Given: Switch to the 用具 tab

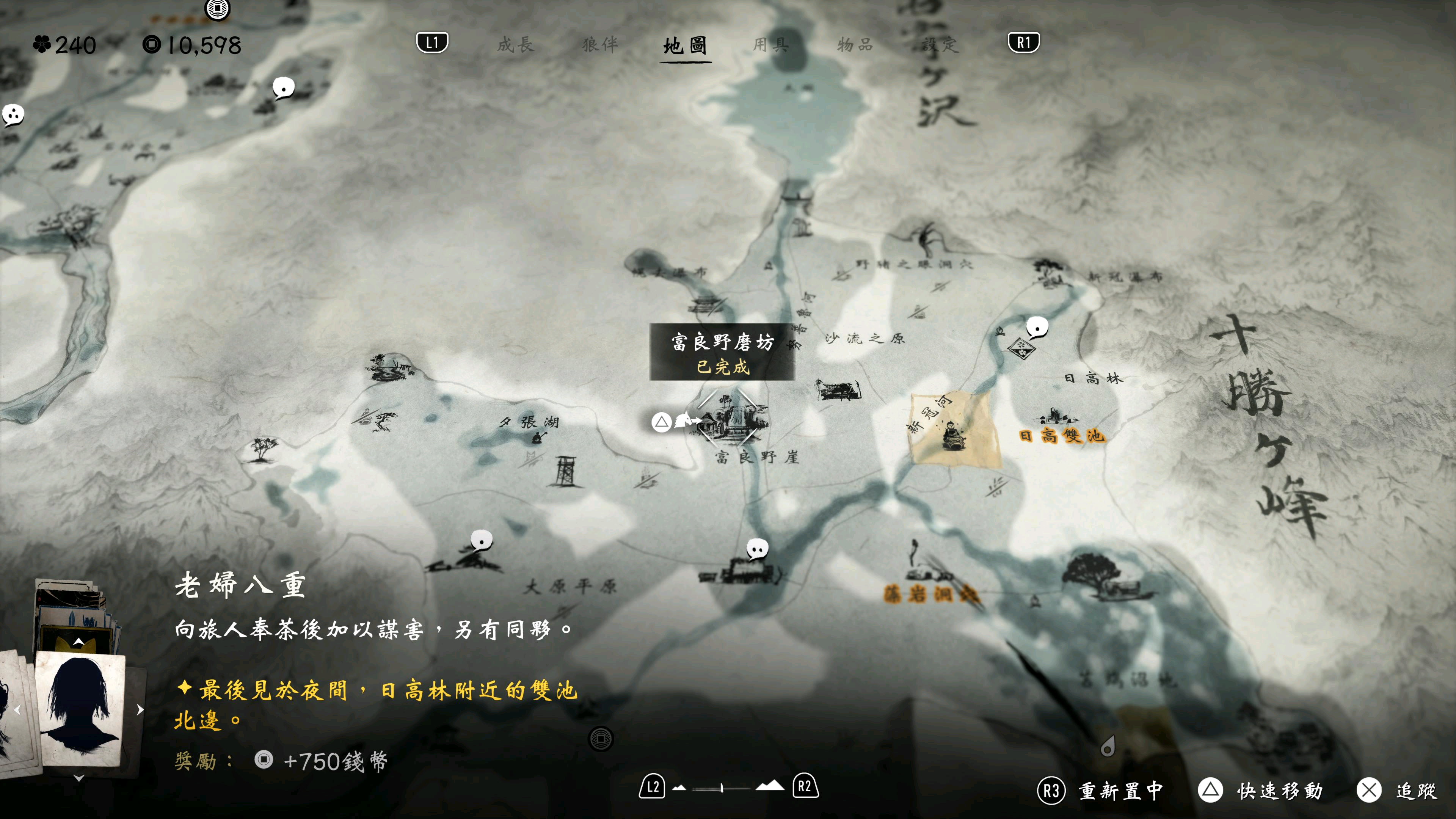Looking at the screenshot, I should (x=770, y=44).
